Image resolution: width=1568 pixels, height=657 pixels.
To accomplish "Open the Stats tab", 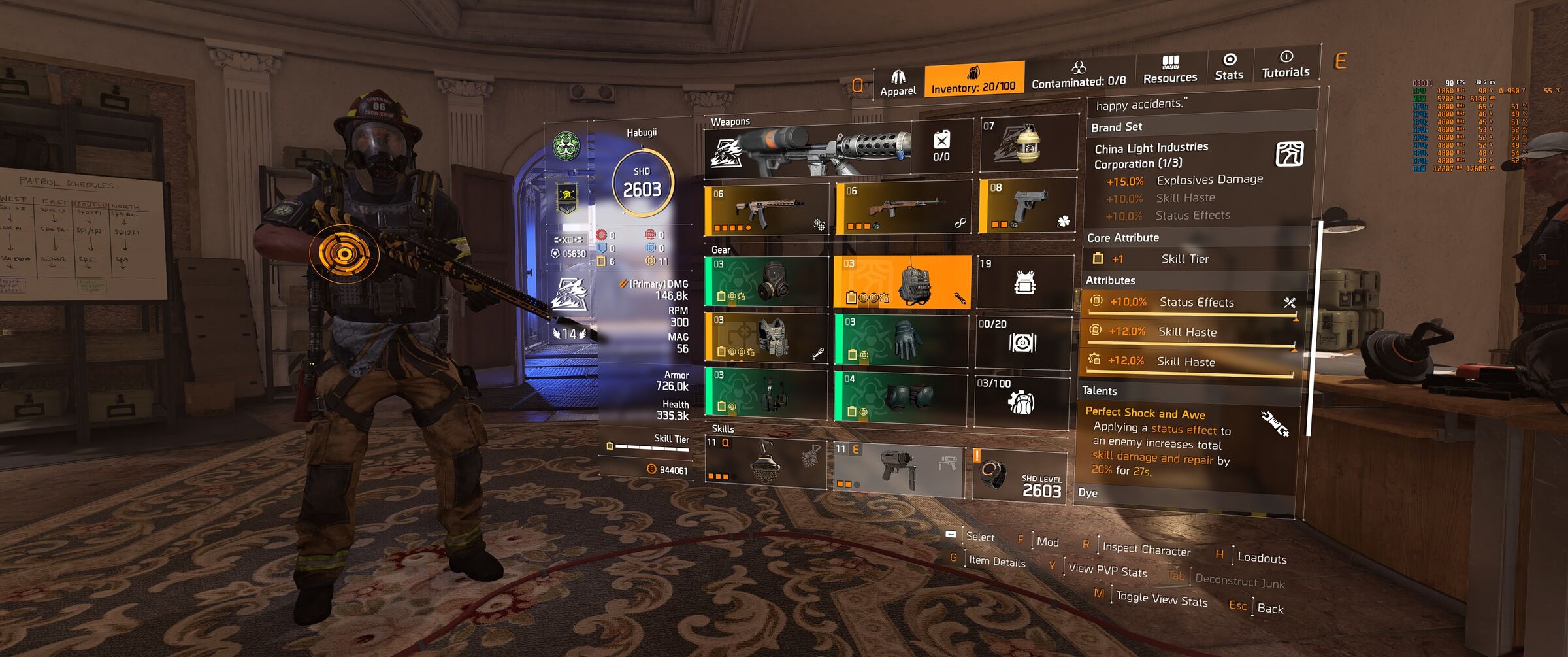I will click(x=1229, y=67).
